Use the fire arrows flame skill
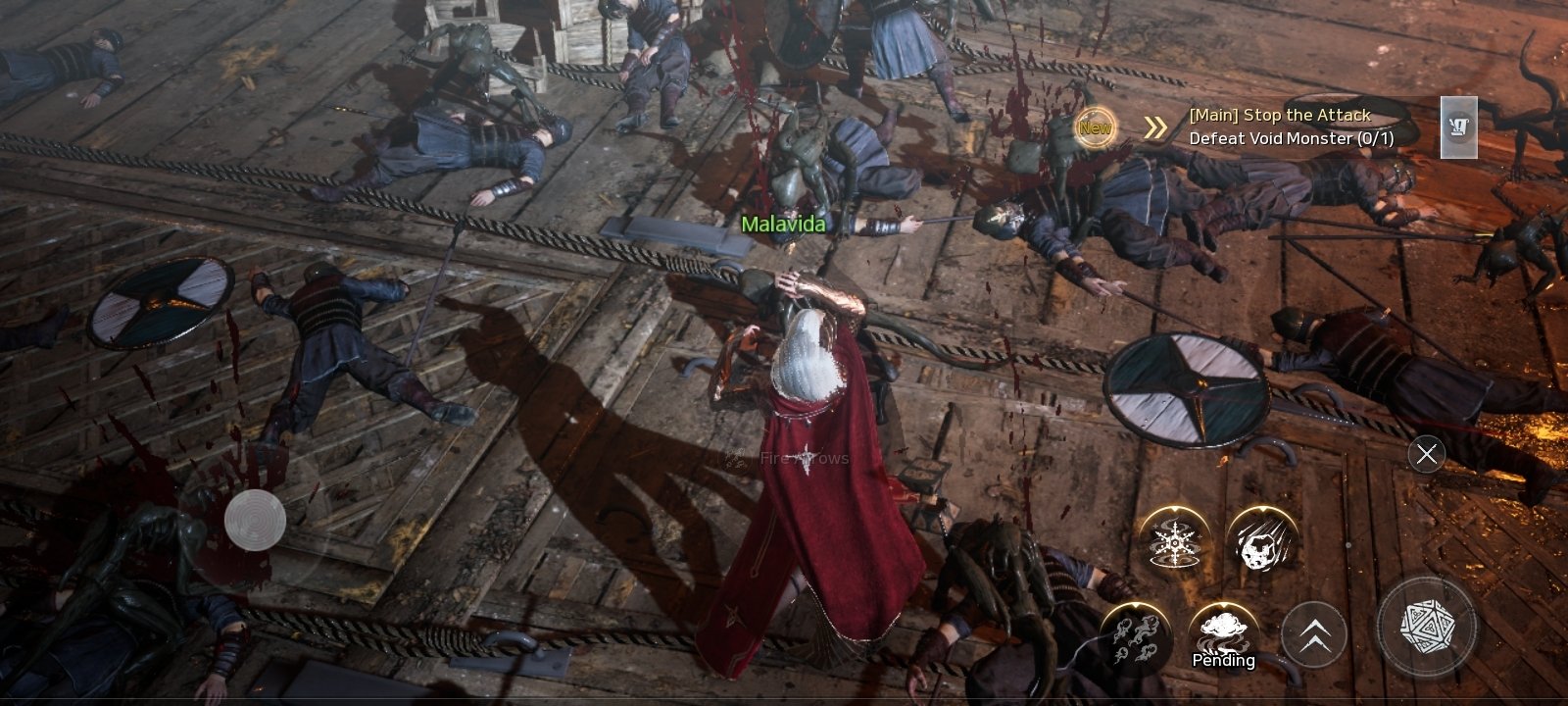The height and width of the screenshot is (706, 1568). [1135, 638]
